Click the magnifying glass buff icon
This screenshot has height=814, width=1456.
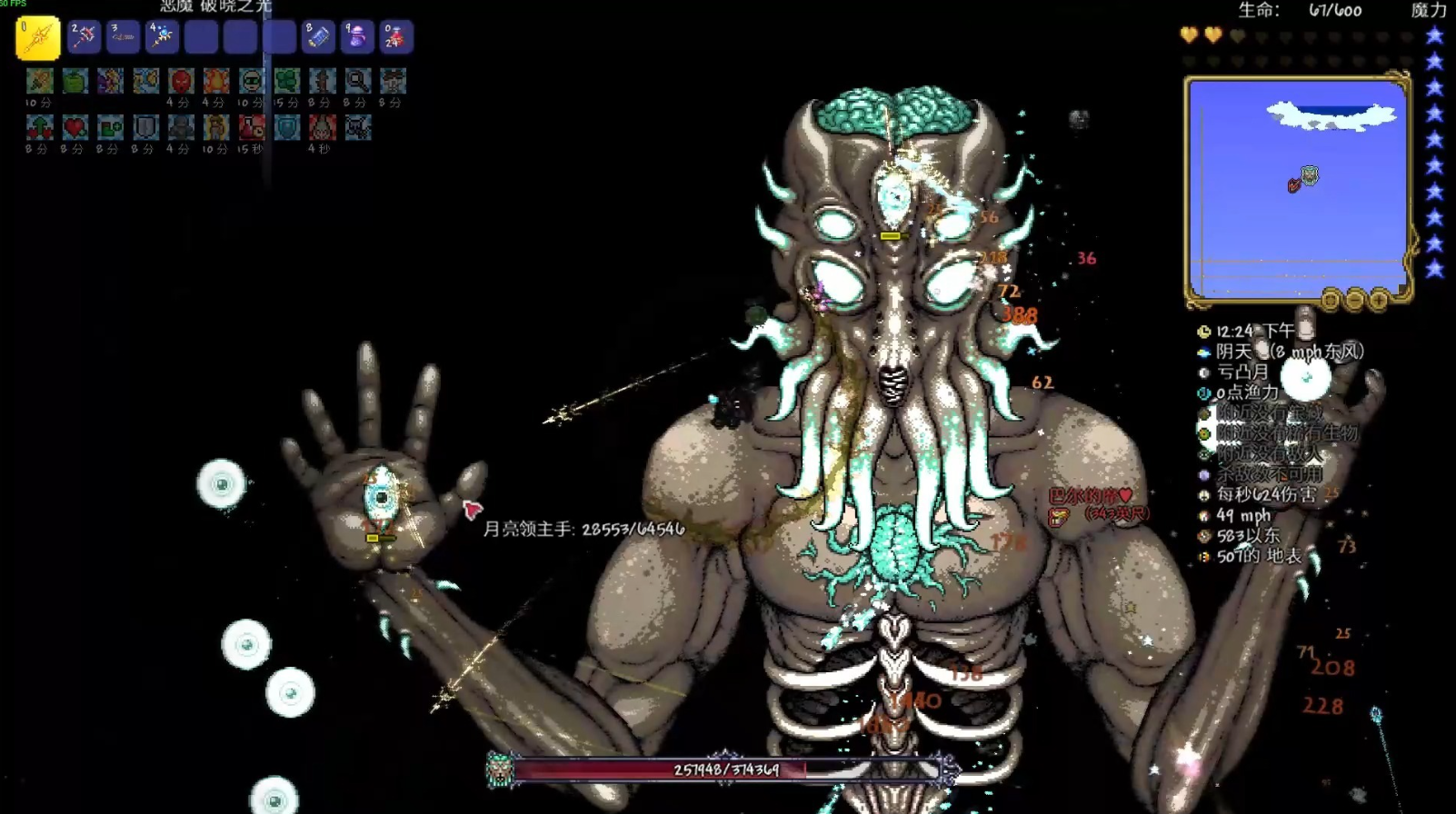pyautogui.click(x=357, y=82)
